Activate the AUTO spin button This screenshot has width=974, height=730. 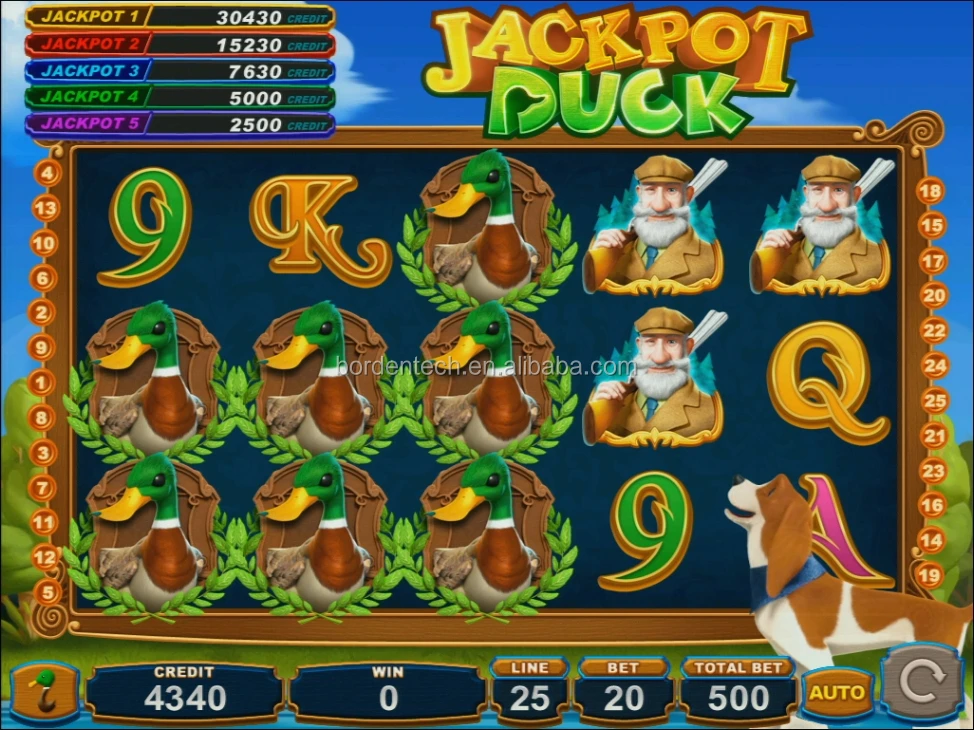pos(836,692)
